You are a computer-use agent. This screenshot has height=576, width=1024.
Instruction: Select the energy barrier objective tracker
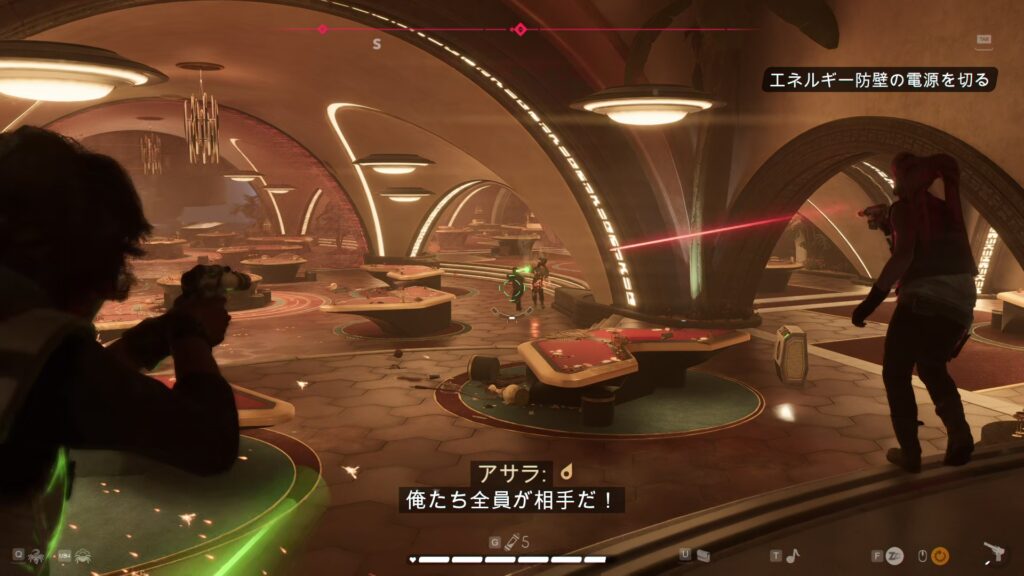click(881, 79)
